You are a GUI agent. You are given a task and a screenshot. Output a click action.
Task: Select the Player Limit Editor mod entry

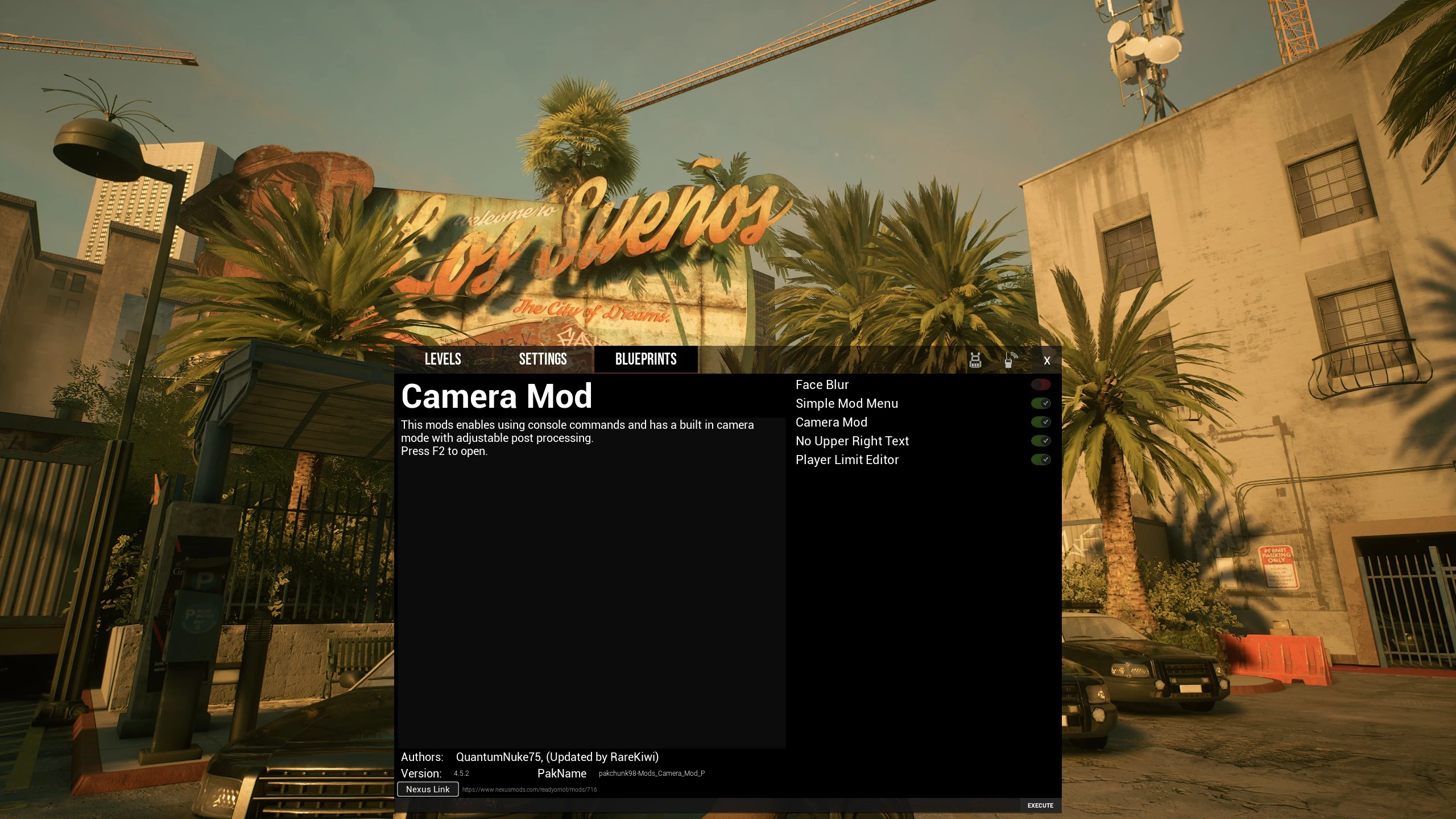847,459
